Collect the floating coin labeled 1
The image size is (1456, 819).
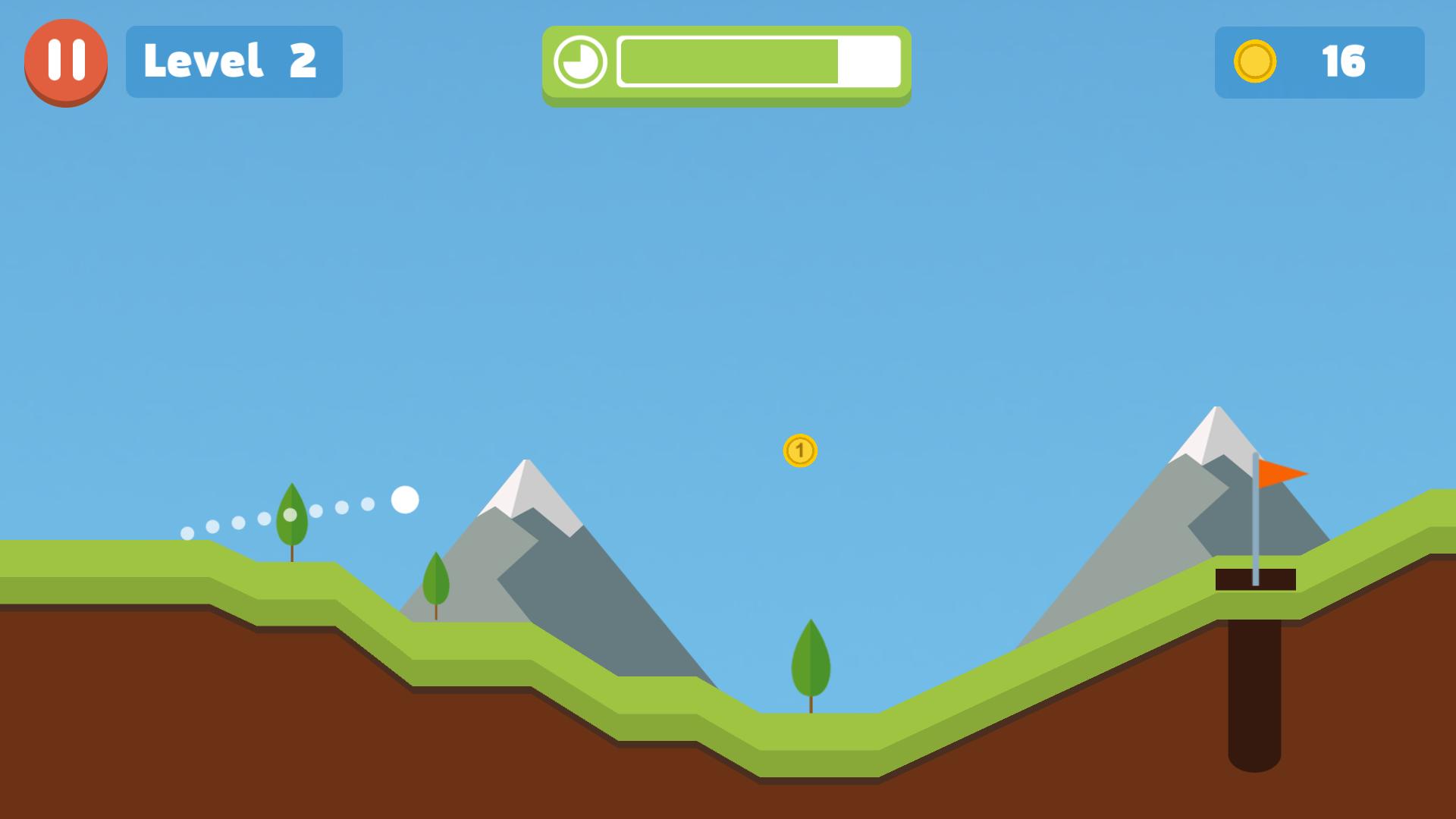[799, 451]
